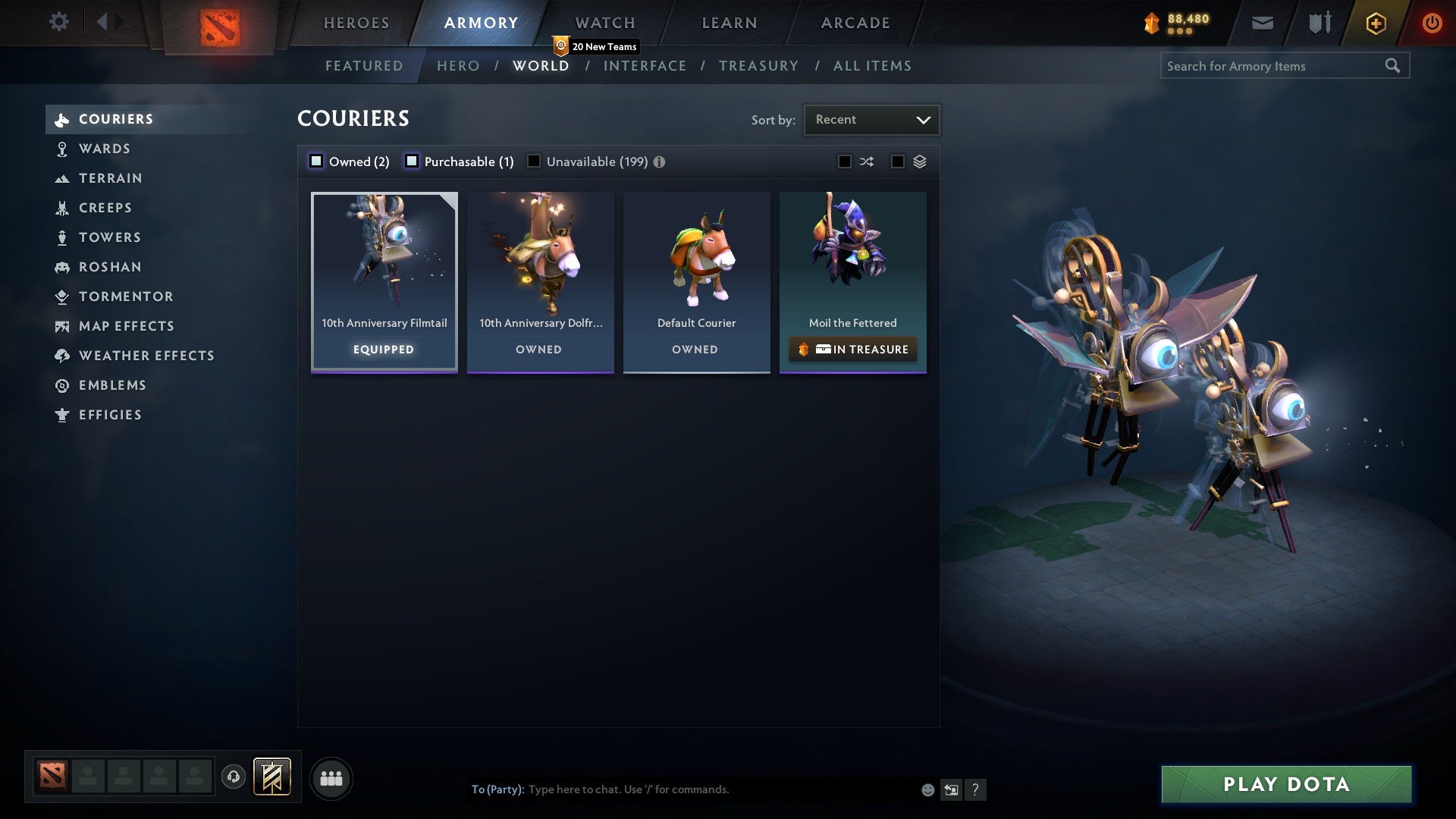This screenshot has height=819, width=1456.
Task: Click the shuffle couriers icon
Action: 867,162
